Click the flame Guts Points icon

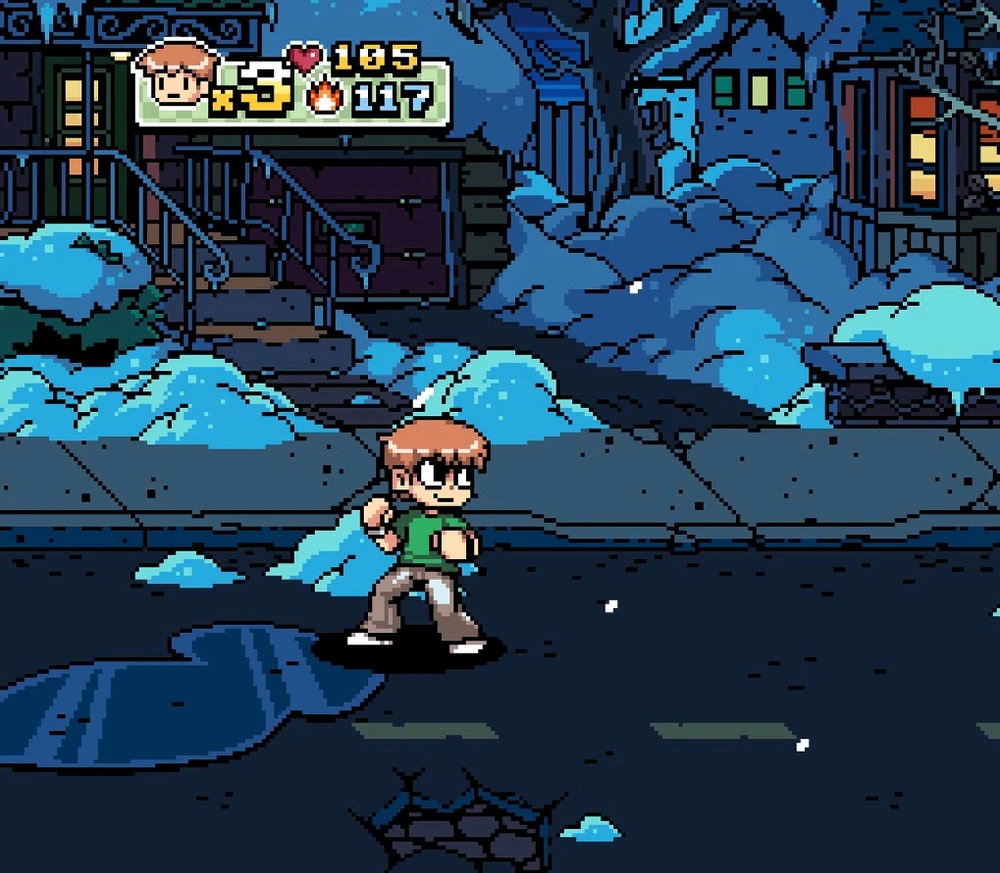coord(325,98)
